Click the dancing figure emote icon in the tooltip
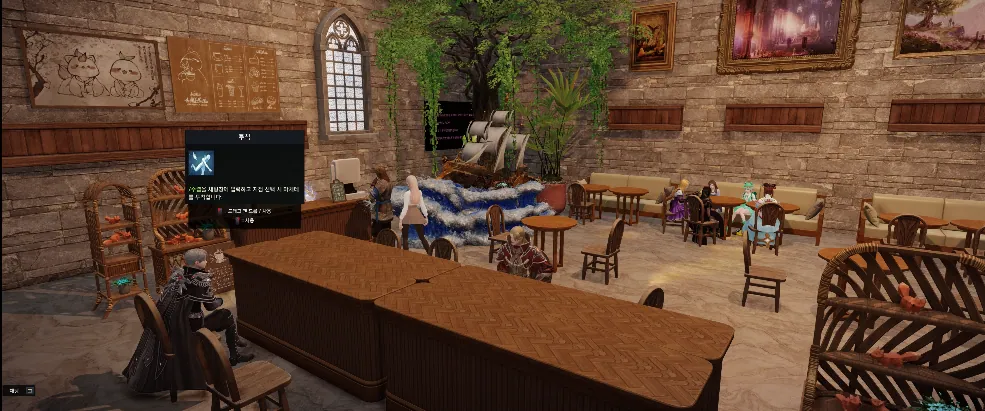 tap(203, 162)
